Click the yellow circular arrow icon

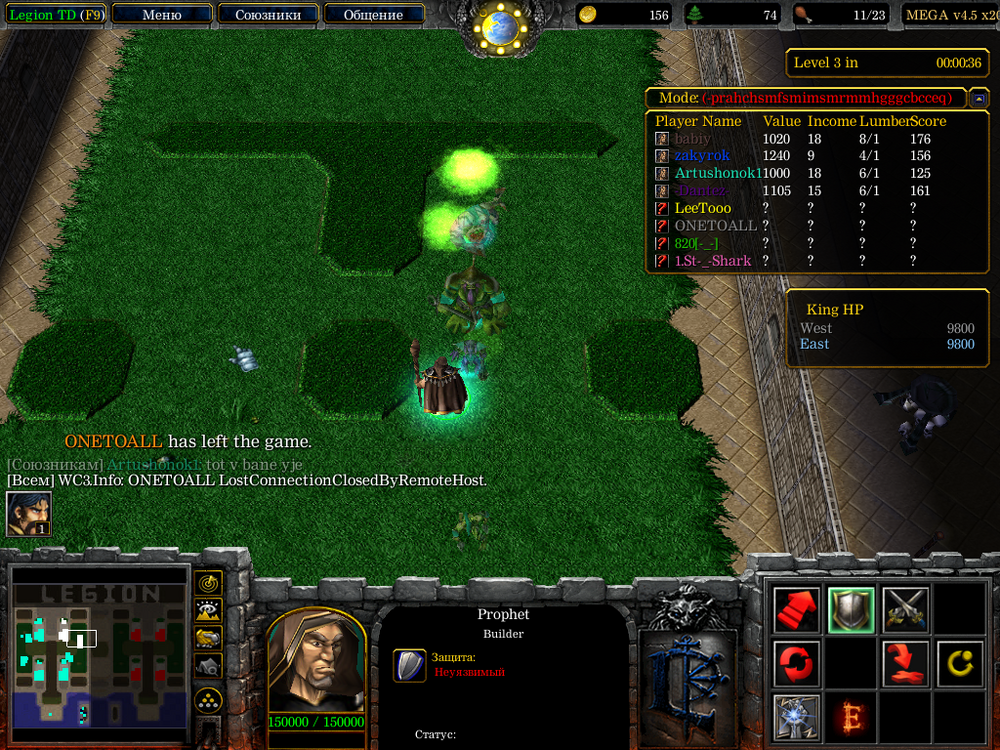coord(959,663)
